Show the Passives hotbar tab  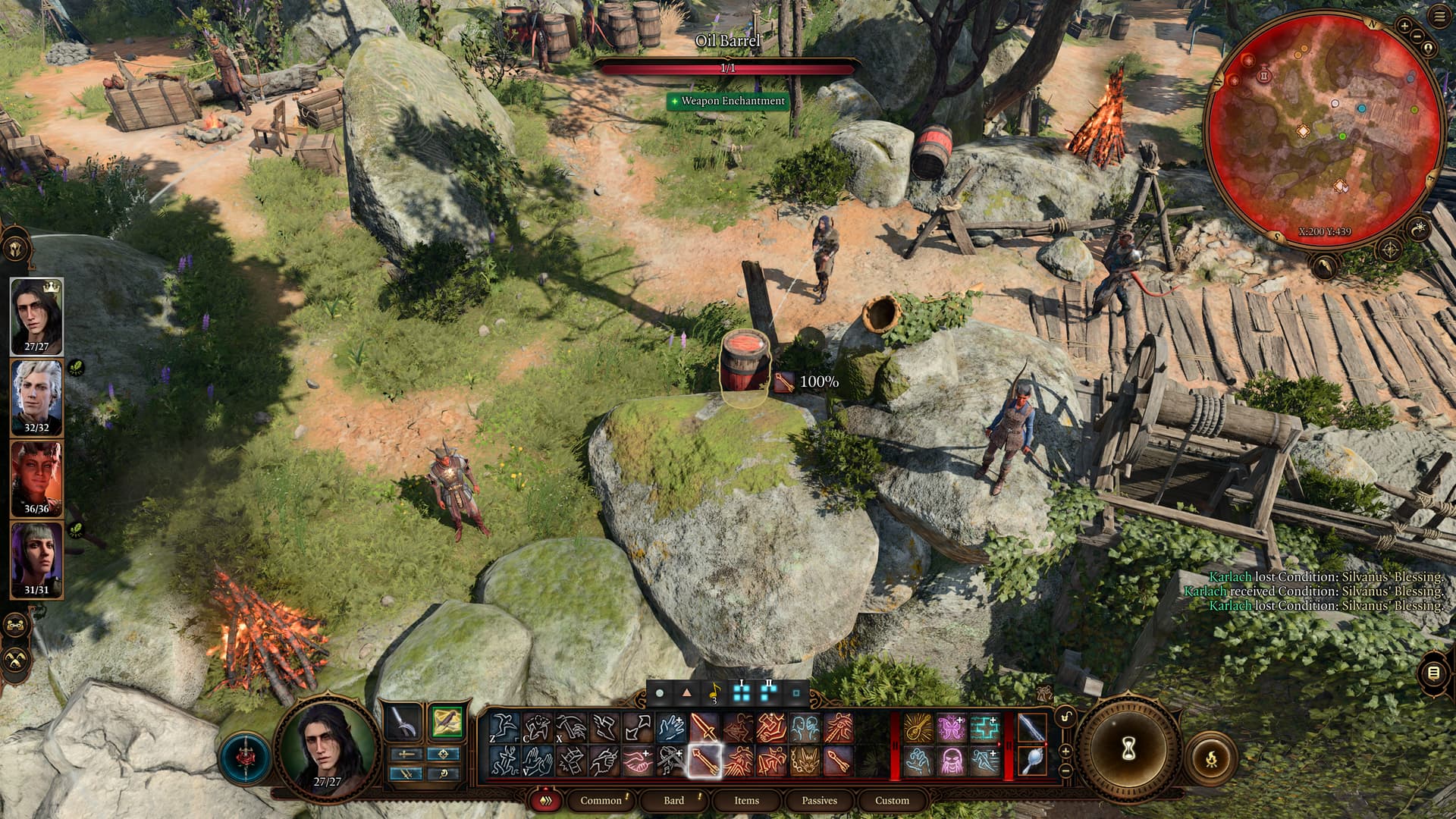coord(819,800)
